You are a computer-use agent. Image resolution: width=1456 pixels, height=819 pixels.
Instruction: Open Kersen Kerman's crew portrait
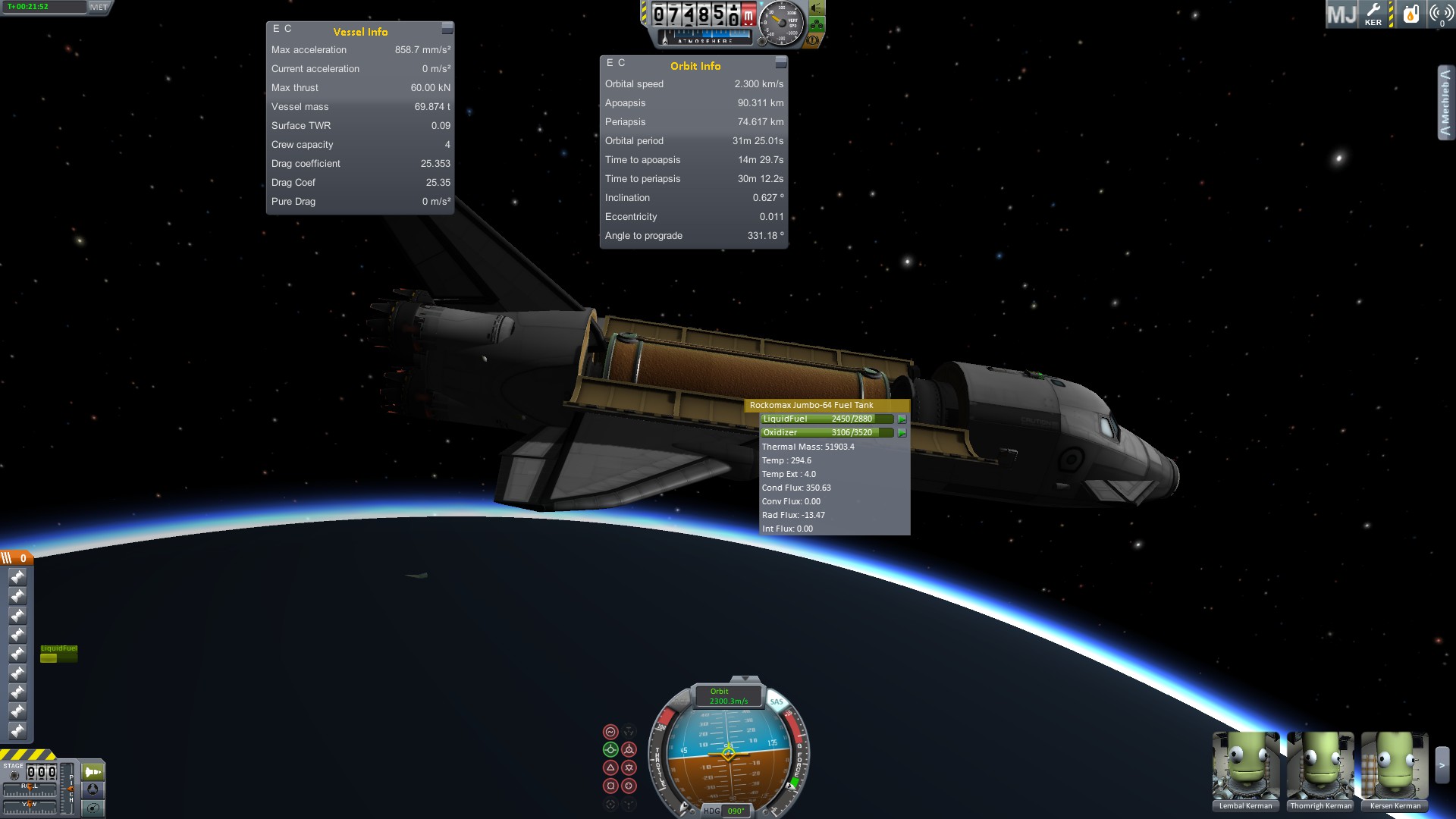tap(1395, 767)
